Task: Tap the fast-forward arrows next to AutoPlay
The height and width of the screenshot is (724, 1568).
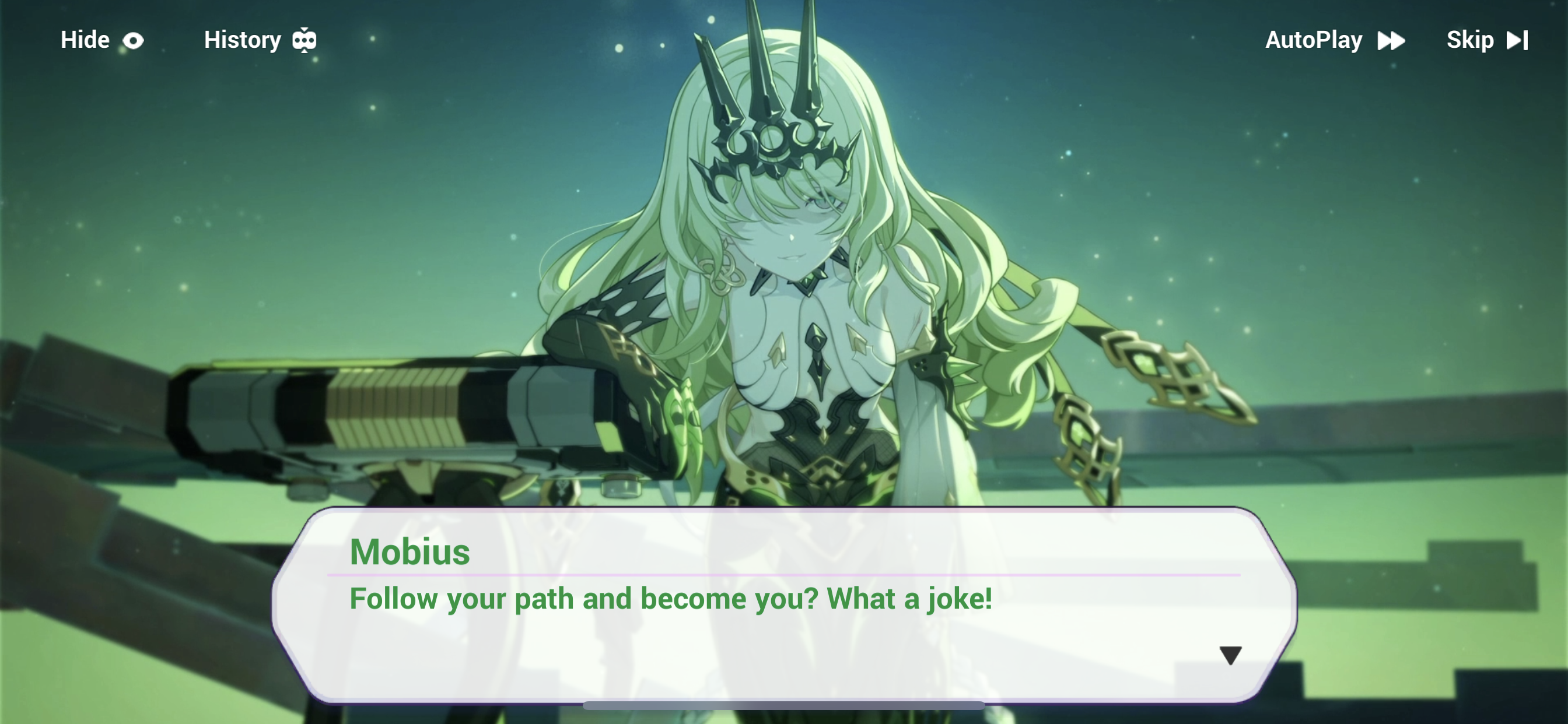Action: (1391, 40)
